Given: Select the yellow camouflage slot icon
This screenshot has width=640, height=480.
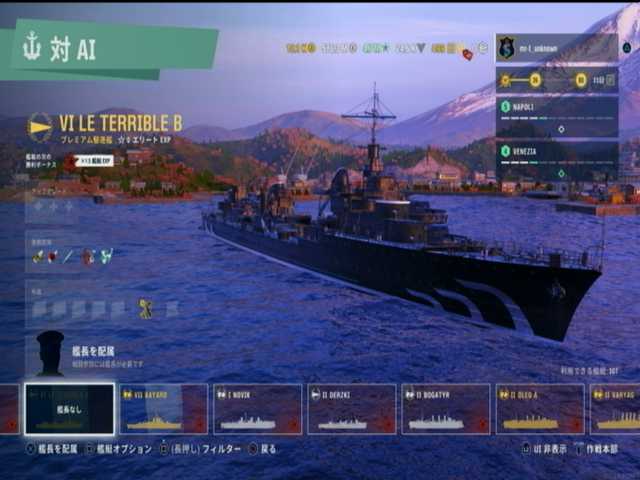Looking at the screenshot, I should (x=146, y=309).
